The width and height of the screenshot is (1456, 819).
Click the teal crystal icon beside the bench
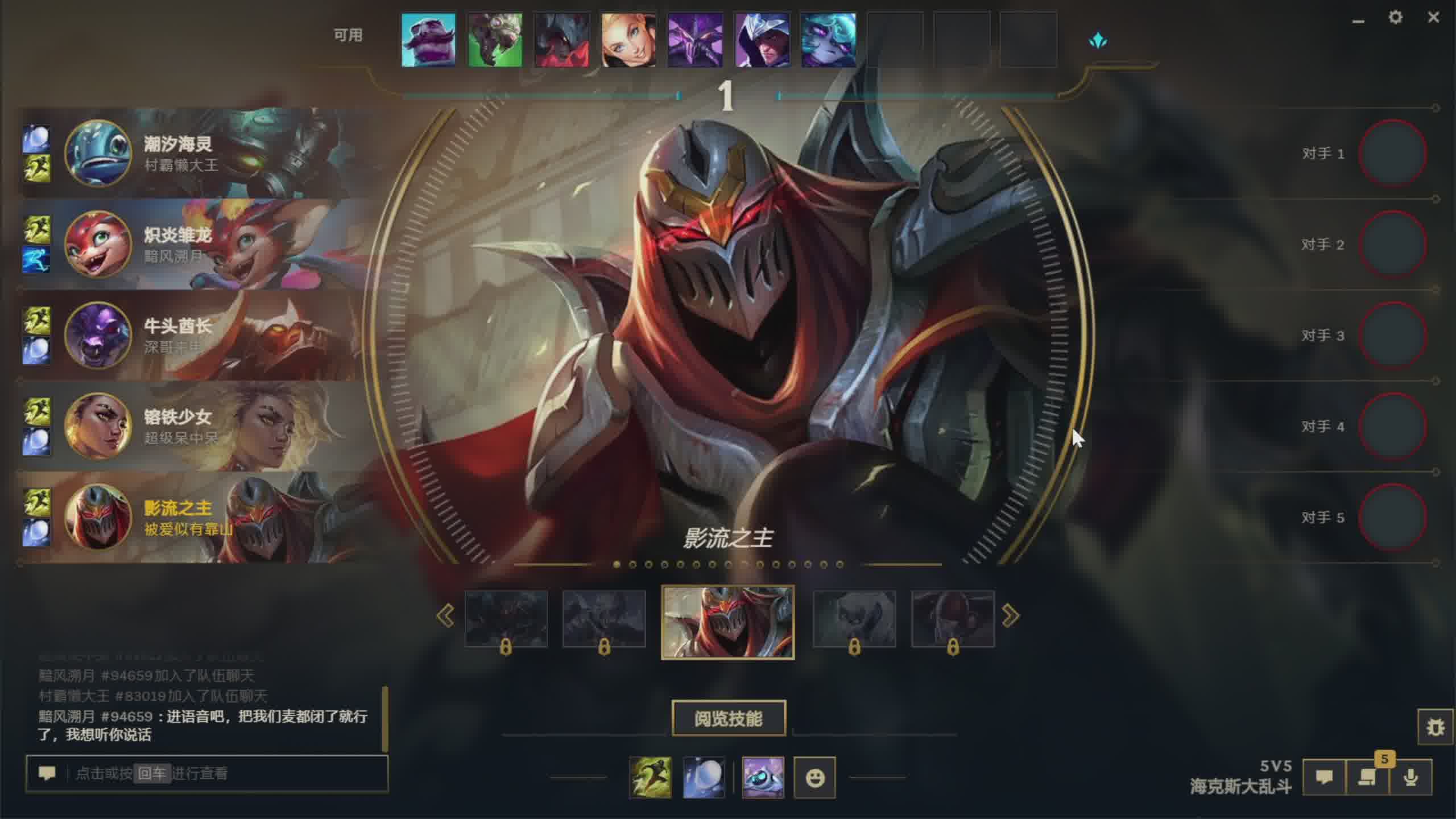[x=1098, y=41]
